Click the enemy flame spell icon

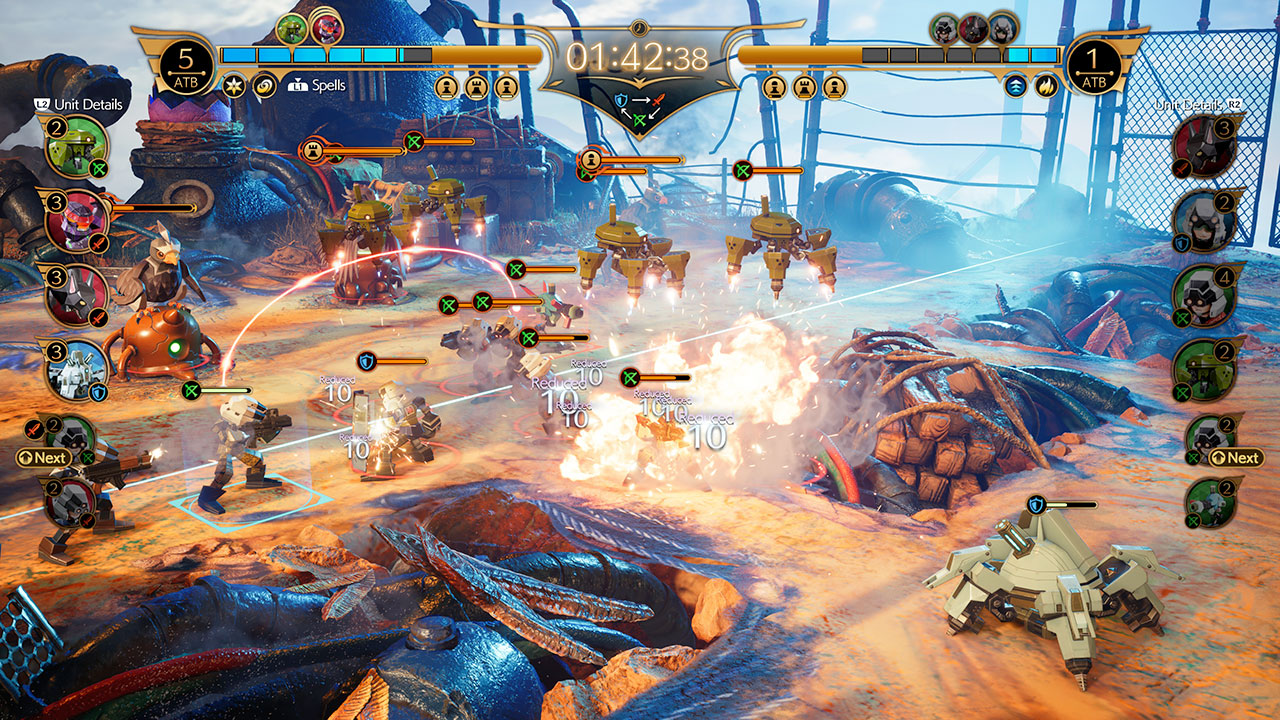point(1046,86)
